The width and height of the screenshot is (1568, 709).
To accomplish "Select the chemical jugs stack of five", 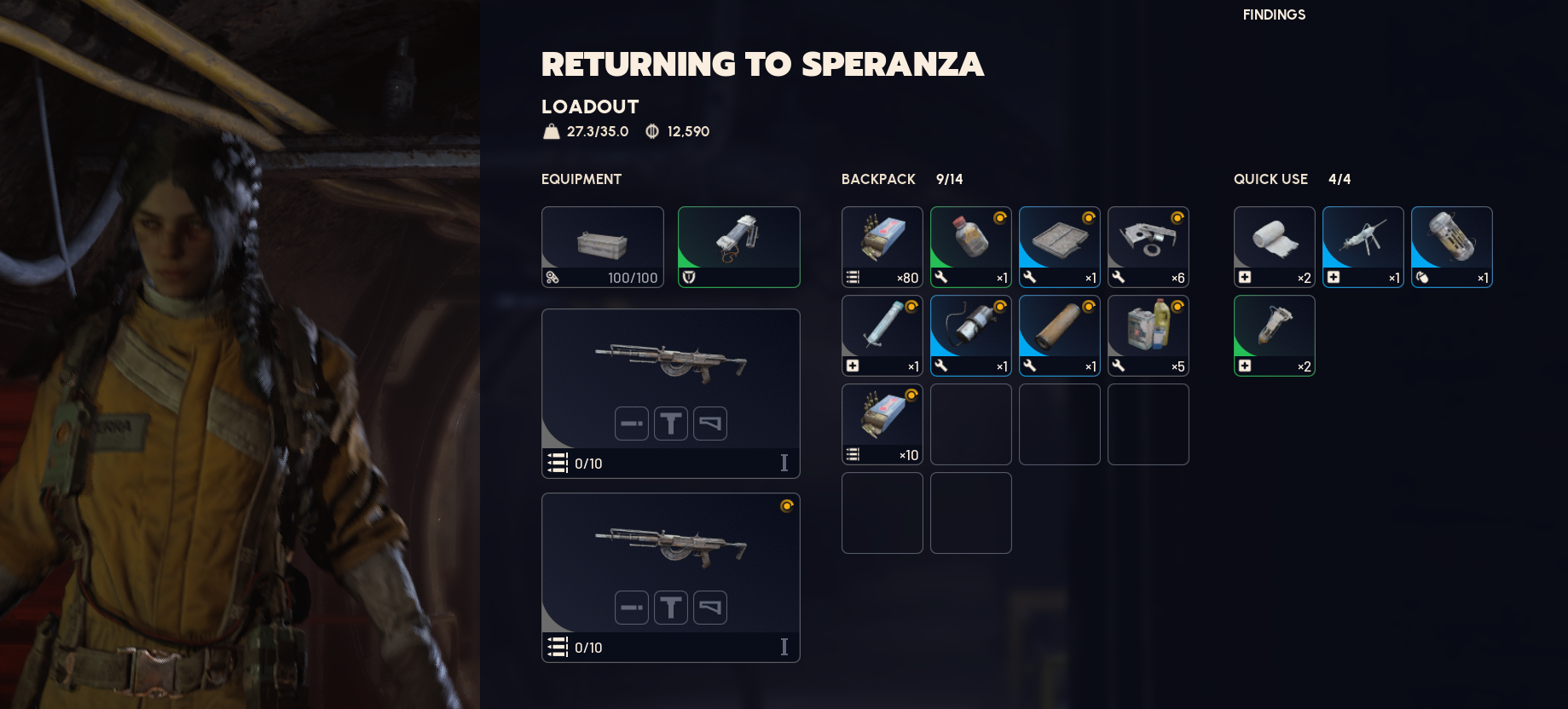I will 1148,335.
